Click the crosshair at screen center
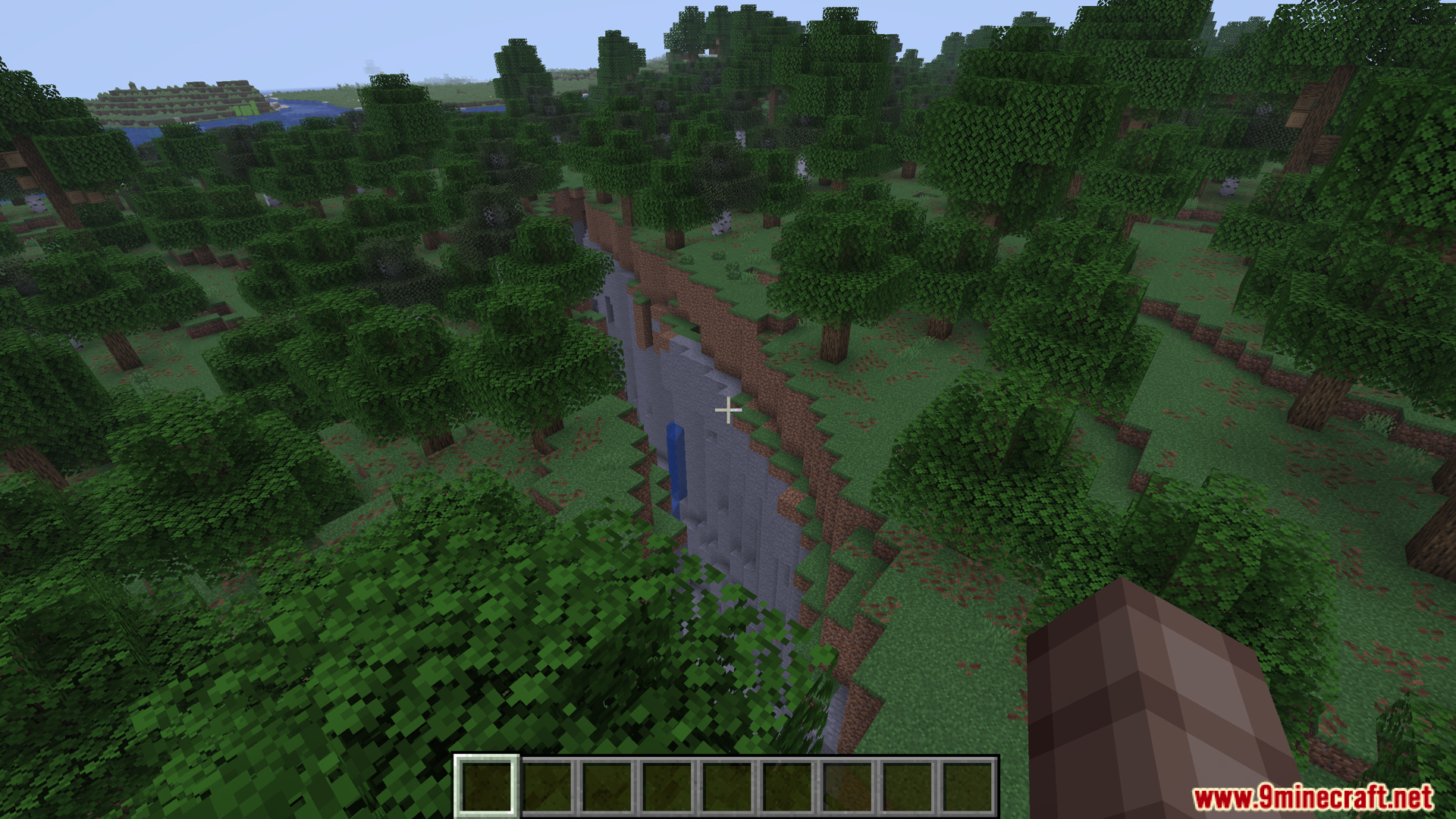Screen dimensions: 1456x819 point(727,409)
